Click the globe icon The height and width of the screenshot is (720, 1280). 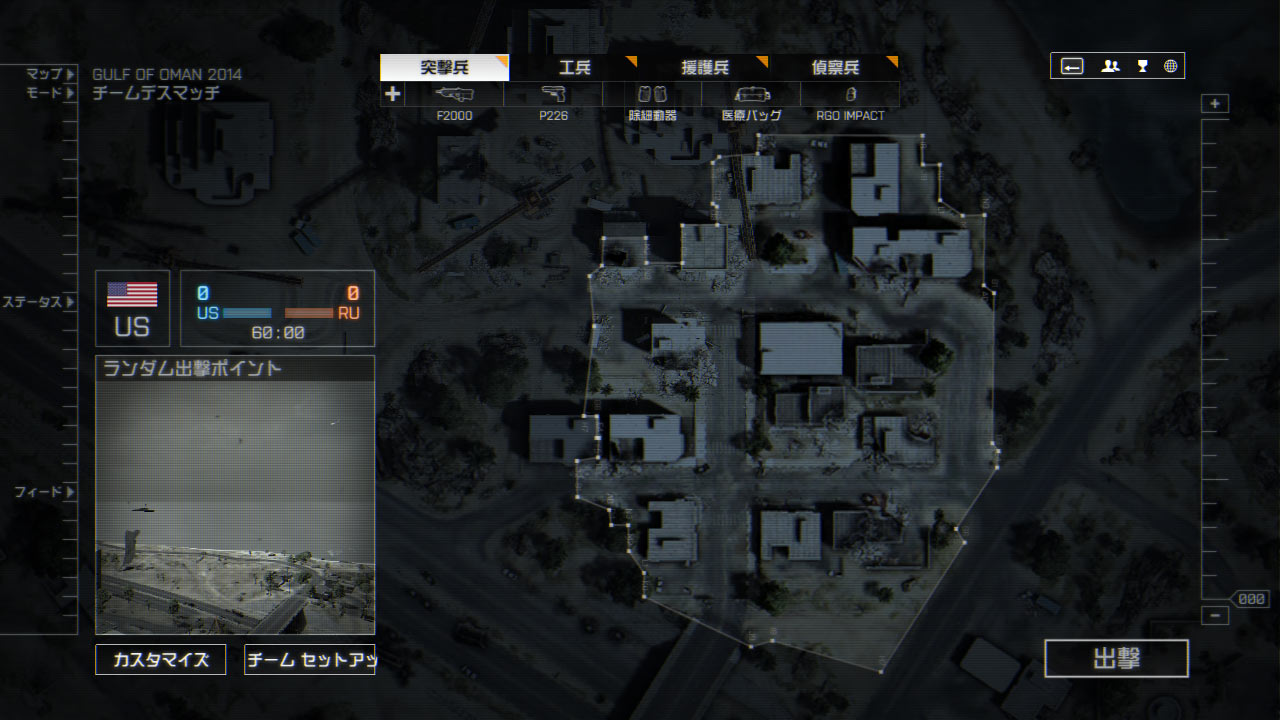pos(1170,66)
